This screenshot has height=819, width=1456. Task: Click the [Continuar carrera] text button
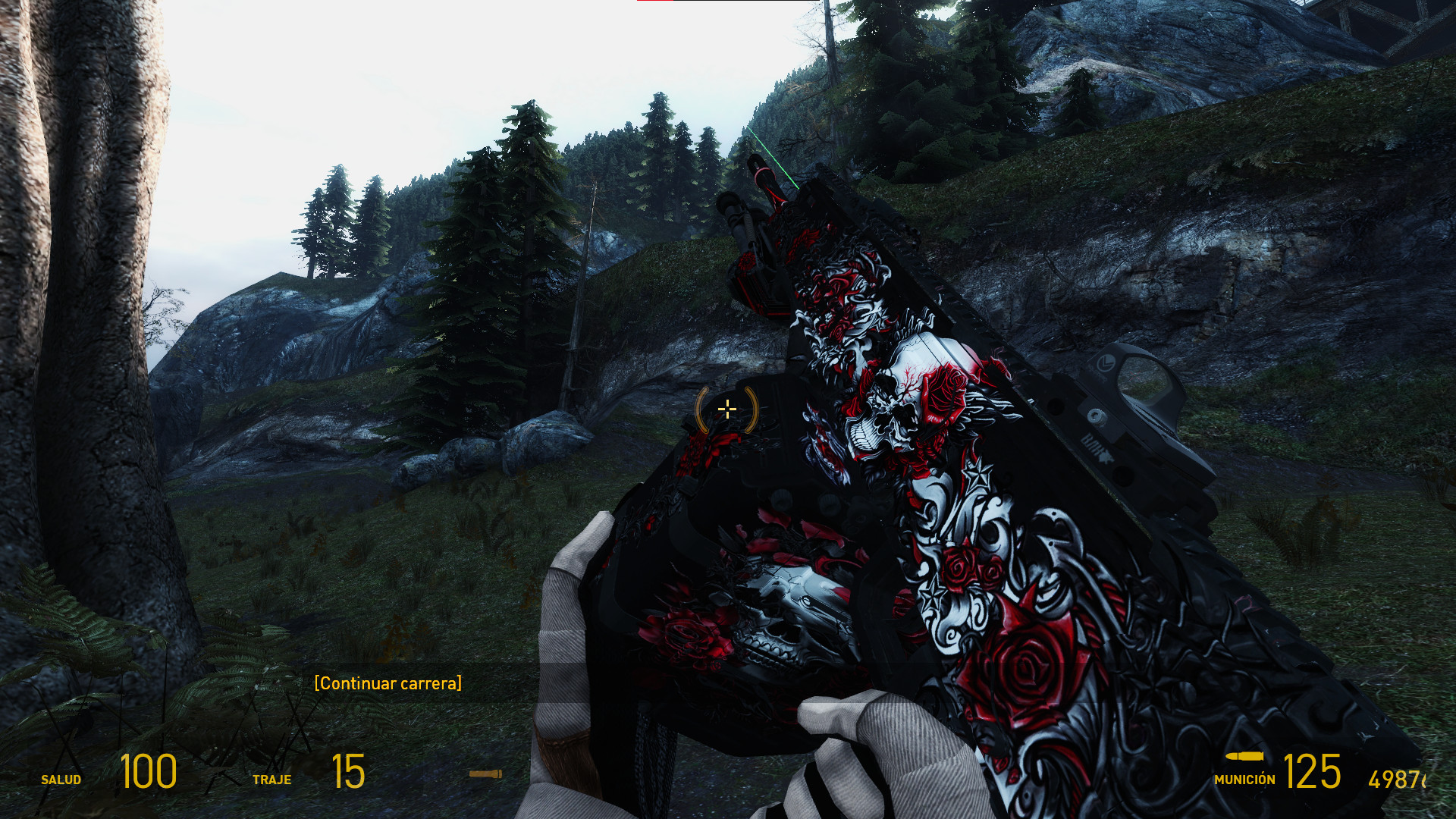[x=388, y=682]
